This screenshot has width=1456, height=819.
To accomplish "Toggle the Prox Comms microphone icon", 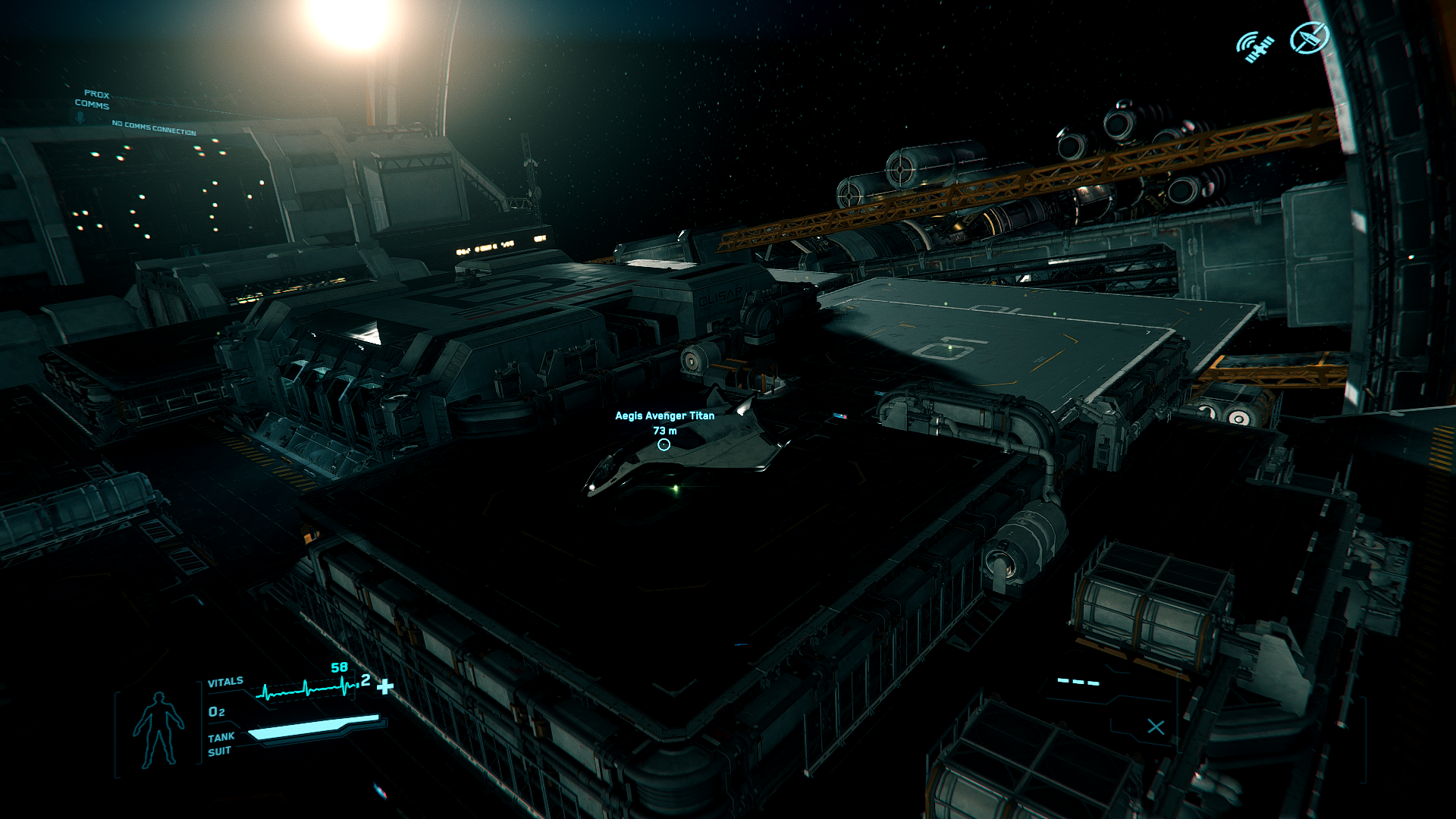I will tap(80, 116).
